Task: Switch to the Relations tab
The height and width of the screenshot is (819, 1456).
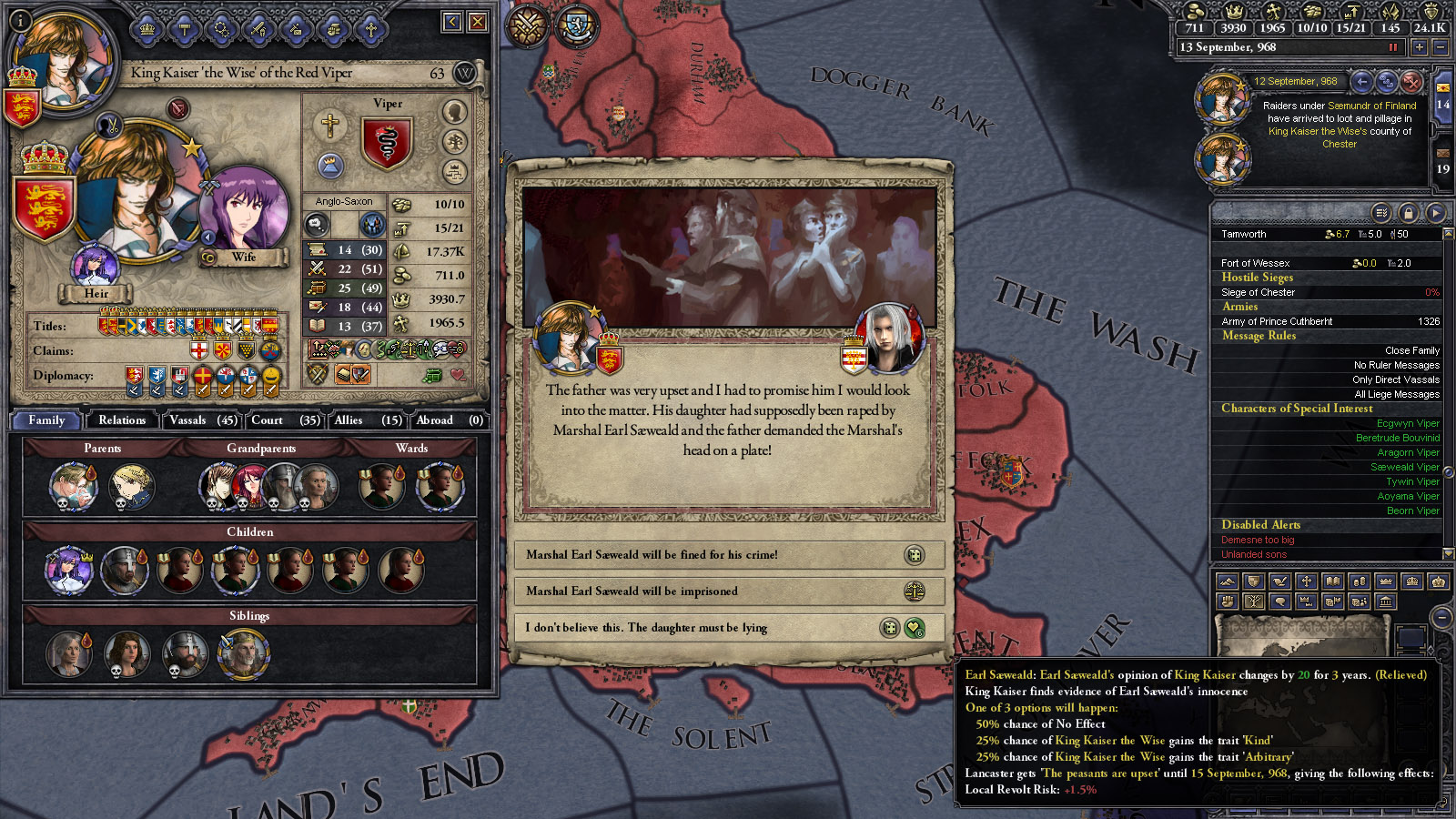Action: tap(122, 420)
